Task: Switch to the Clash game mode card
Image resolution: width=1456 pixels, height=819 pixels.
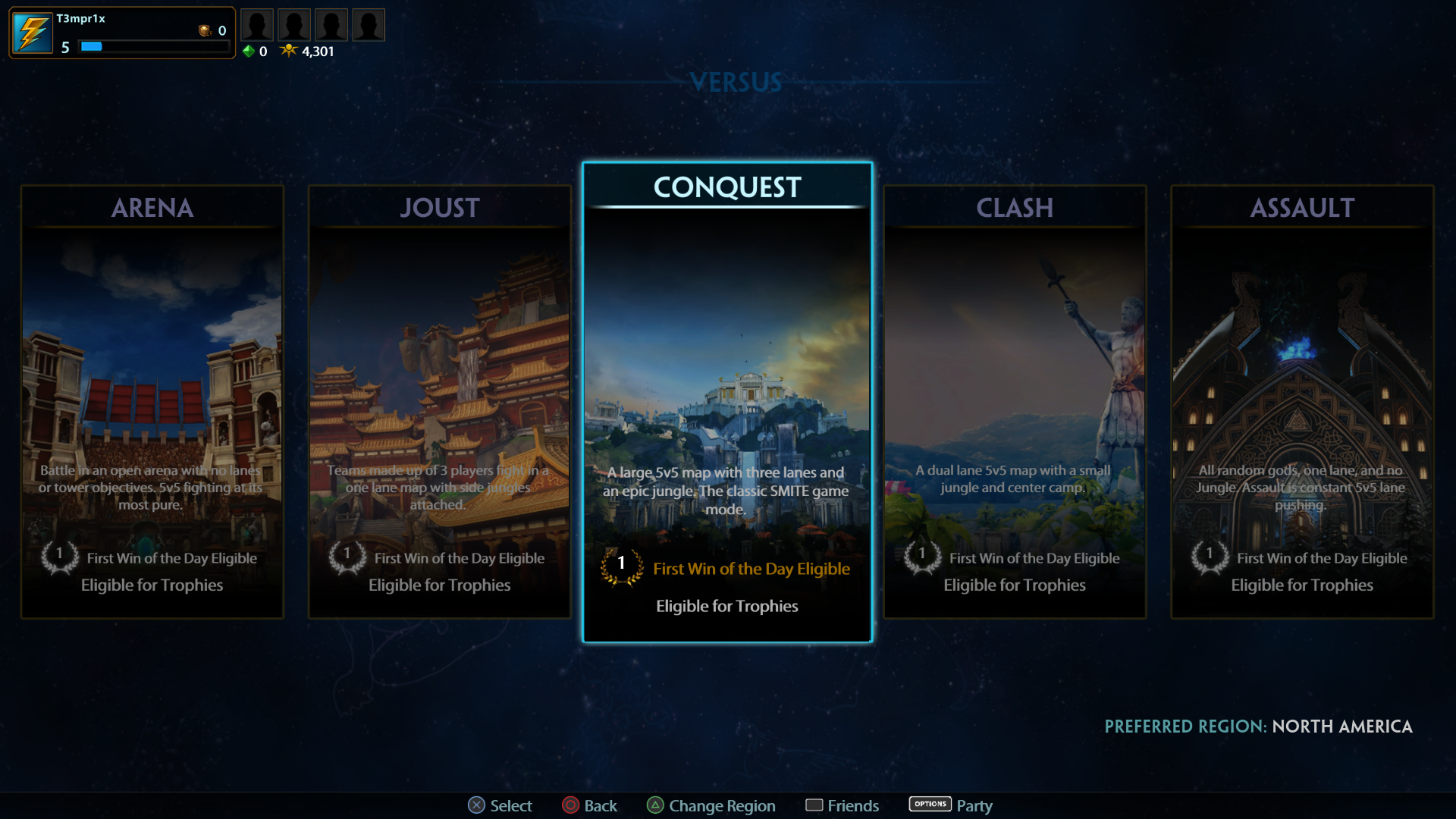Action: click(1015, 402)
